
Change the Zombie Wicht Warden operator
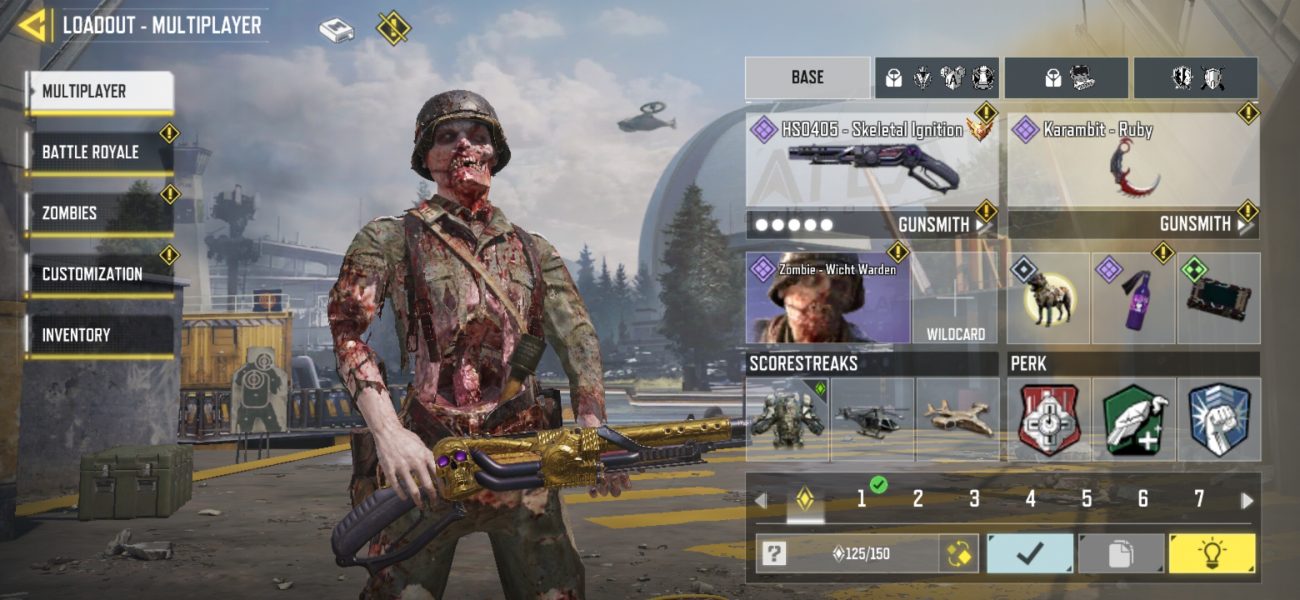(x=827, y=298)
